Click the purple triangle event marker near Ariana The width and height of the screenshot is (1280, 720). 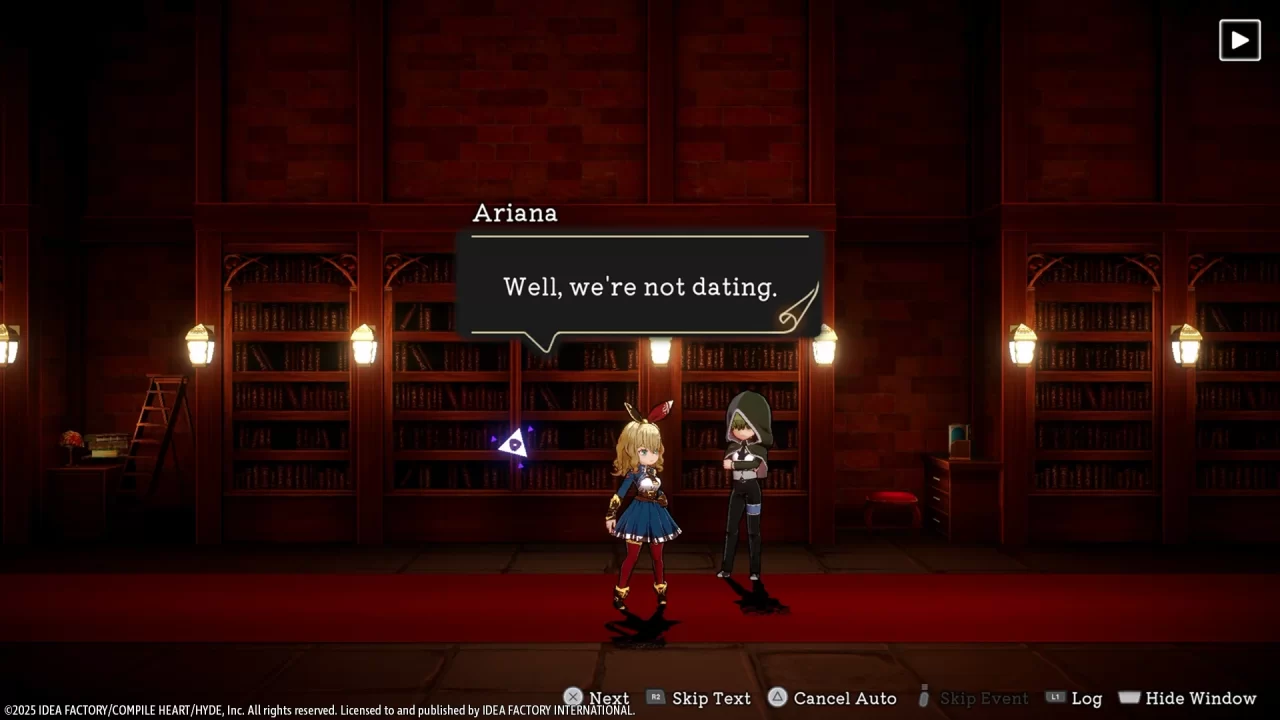coord(513,443)
